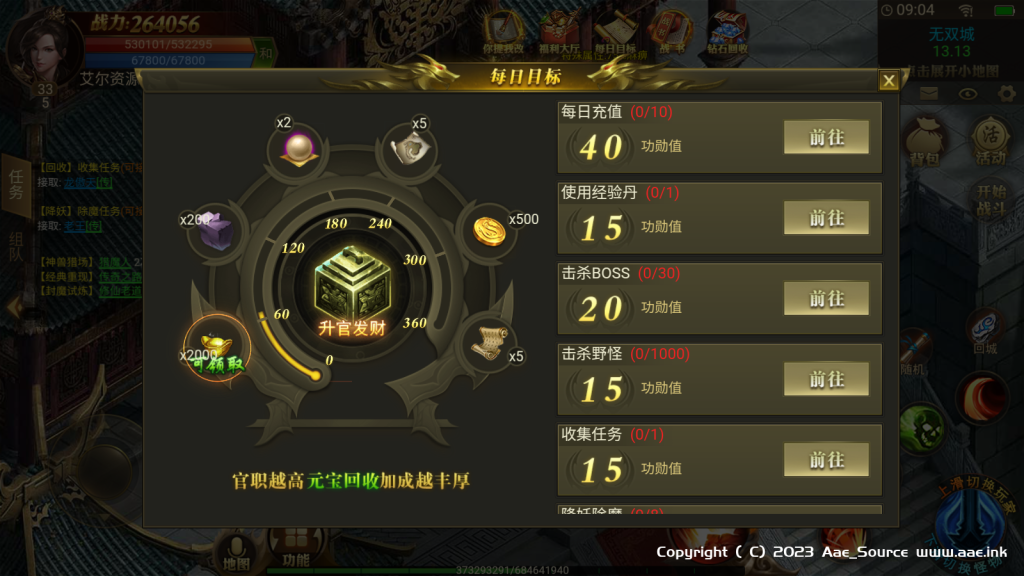Open the 活动 events menu
The height and width of the screenshot is (576, 1024).
990,143
